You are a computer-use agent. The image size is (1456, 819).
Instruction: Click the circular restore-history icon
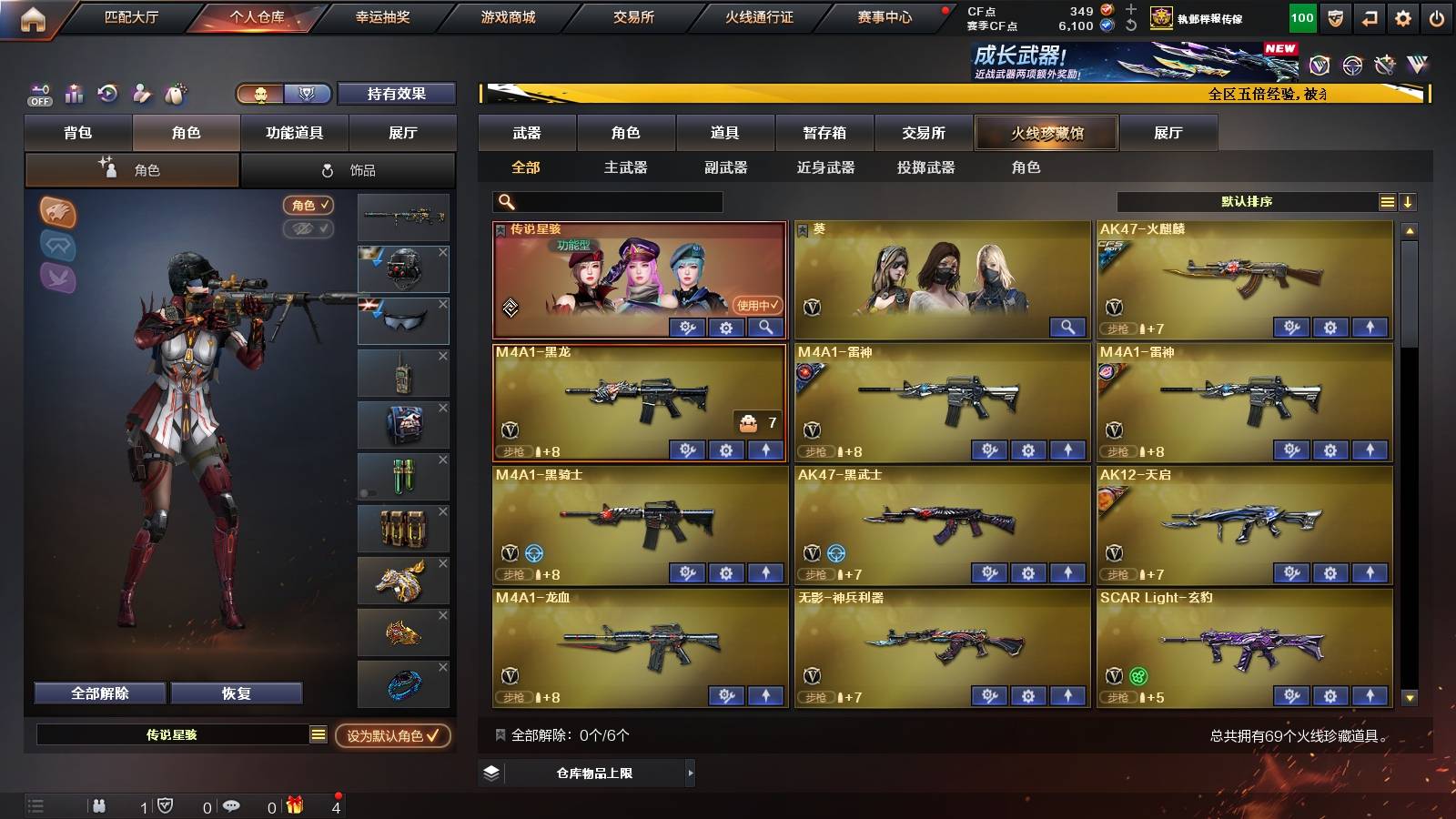click(108, 93)
